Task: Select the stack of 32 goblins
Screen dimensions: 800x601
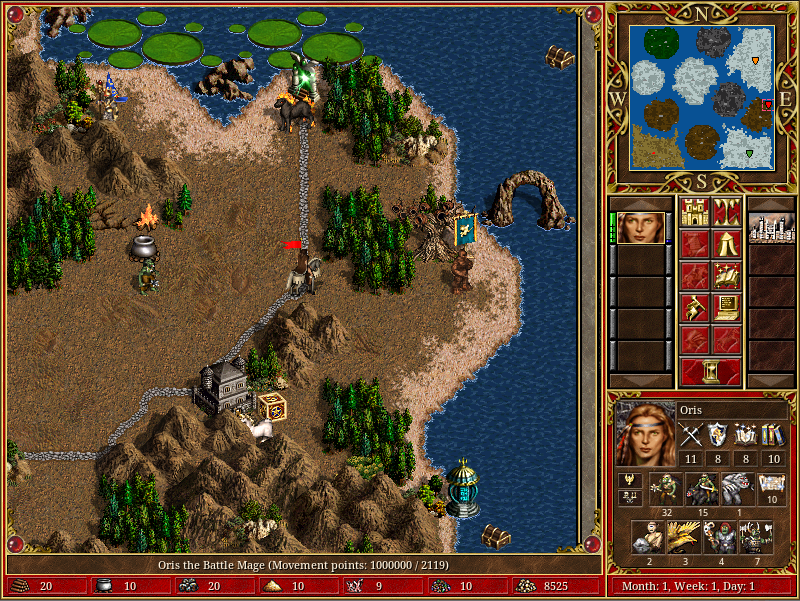Action: (x=667, y=489)
